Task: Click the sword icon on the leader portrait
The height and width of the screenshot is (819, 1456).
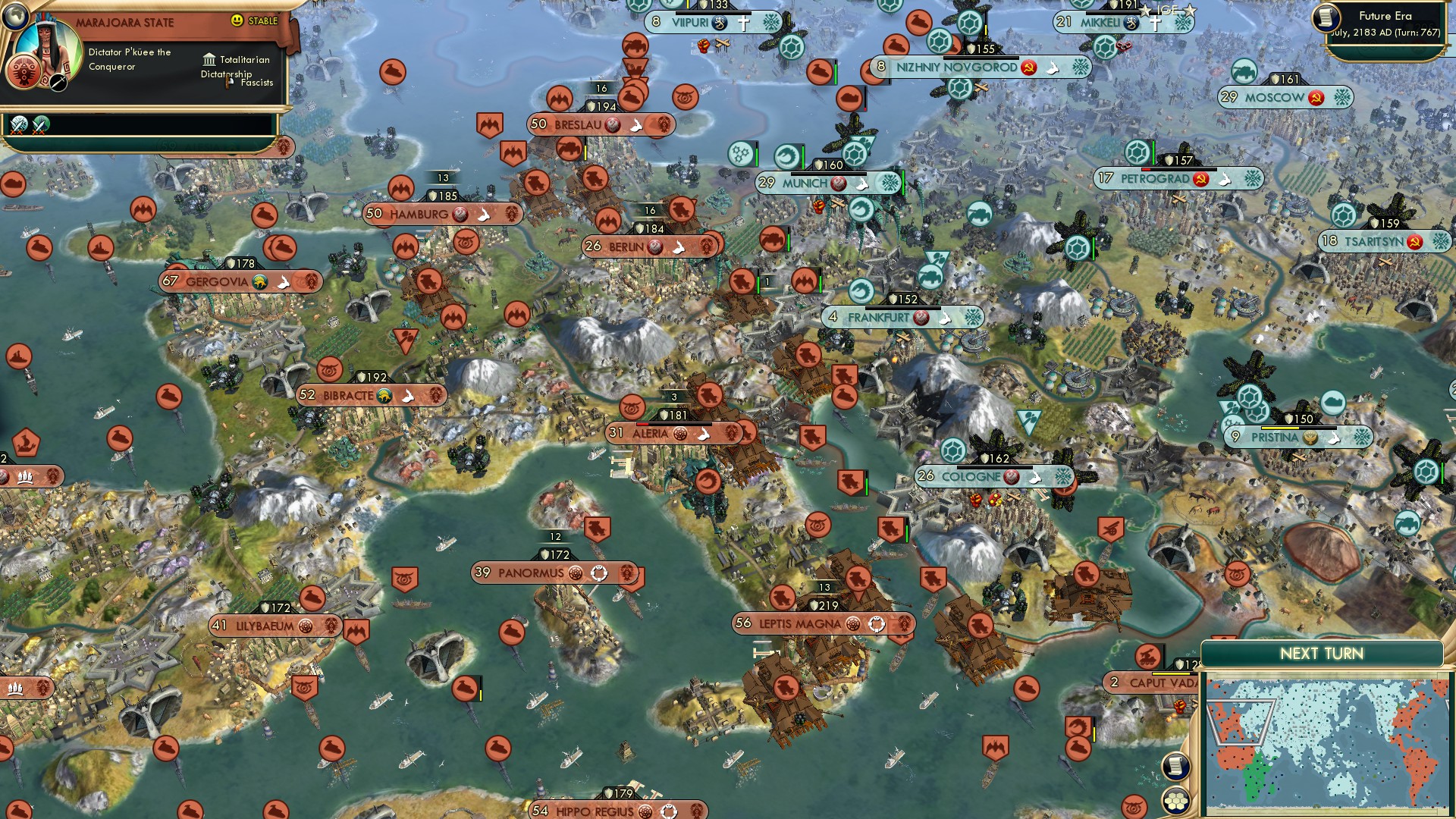Action: [58, 83]
